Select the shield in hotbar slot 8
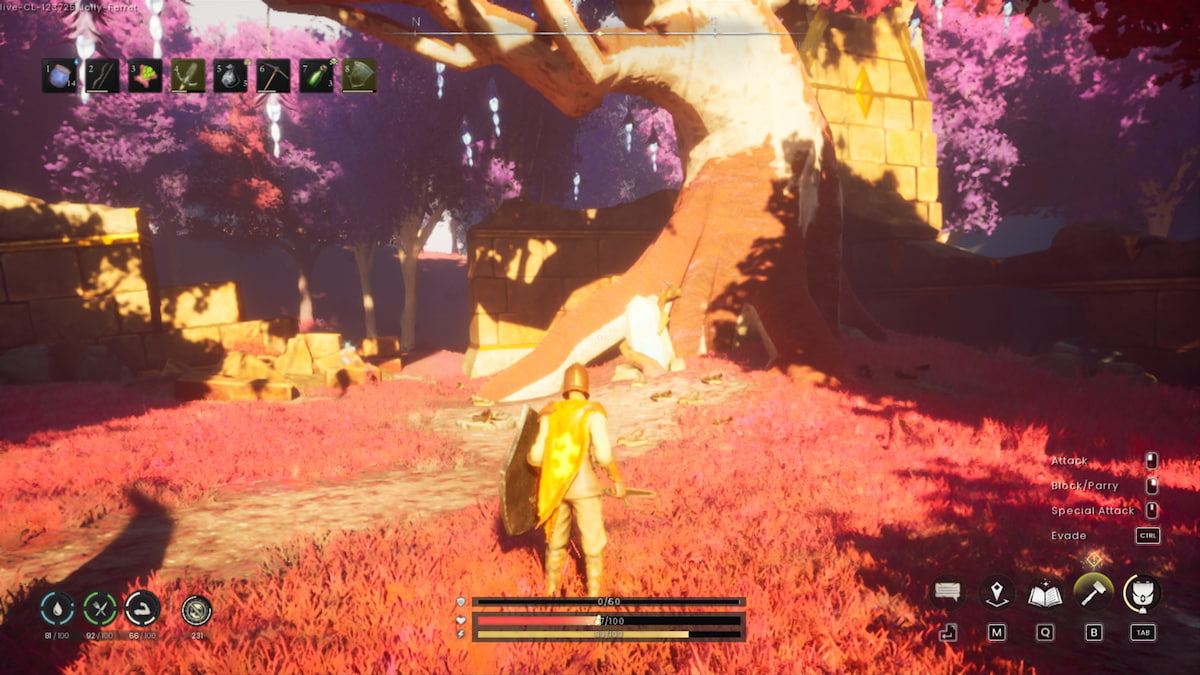Image resolution: width=1200 pixels, height=675 pixels. pos(360,76)
